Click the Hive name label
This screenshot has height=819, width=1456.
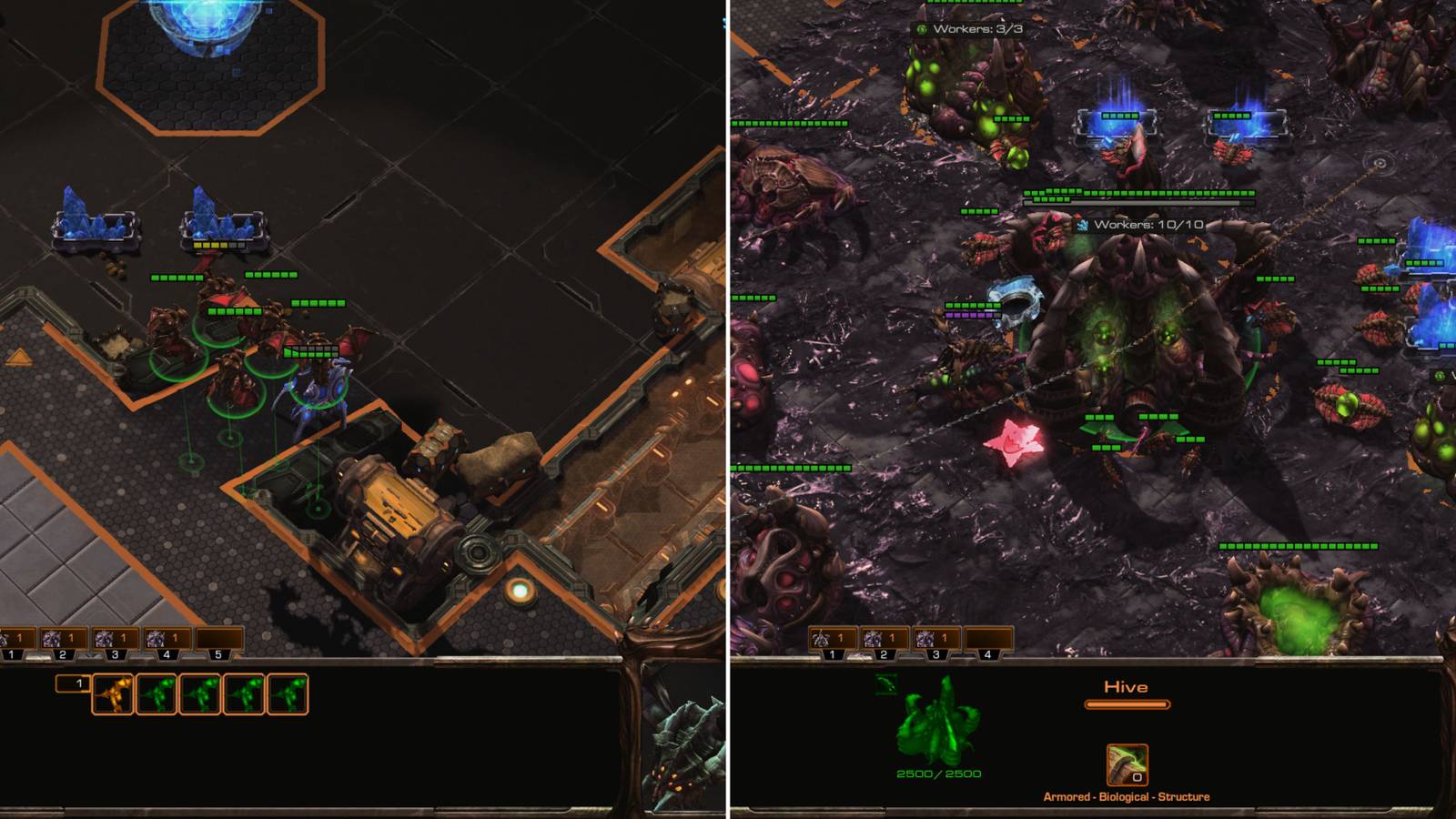click(x=1127, y=684)
